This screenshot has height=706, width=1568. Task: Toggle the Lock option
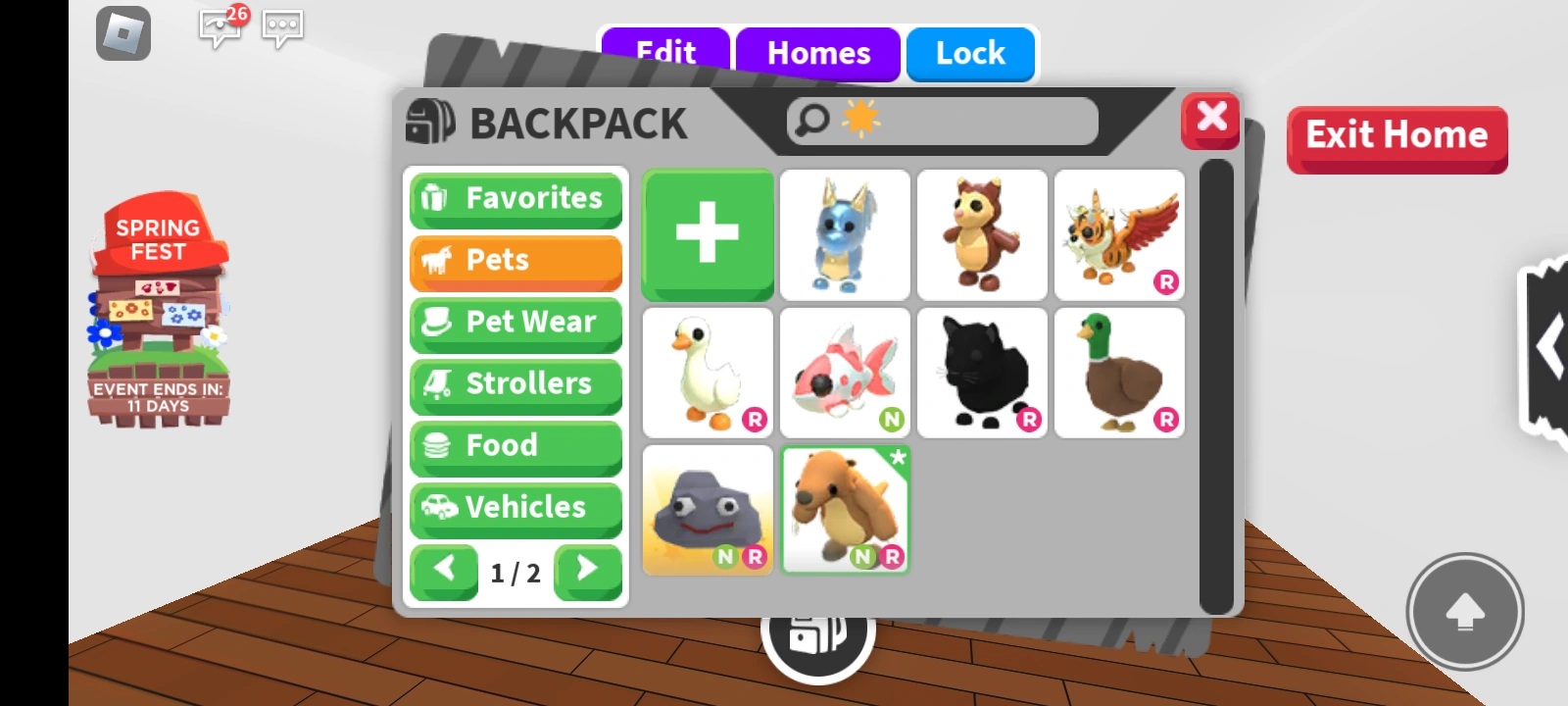pos(969,53)
